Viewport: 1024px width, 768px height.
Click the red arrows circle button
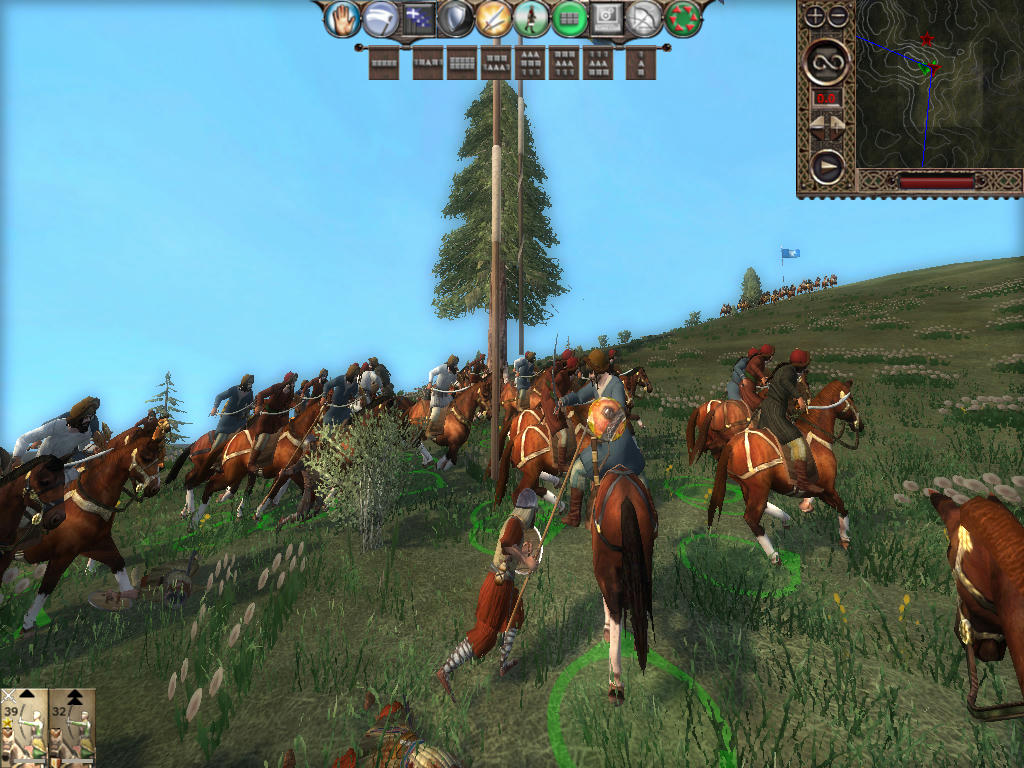click(683, 18)
